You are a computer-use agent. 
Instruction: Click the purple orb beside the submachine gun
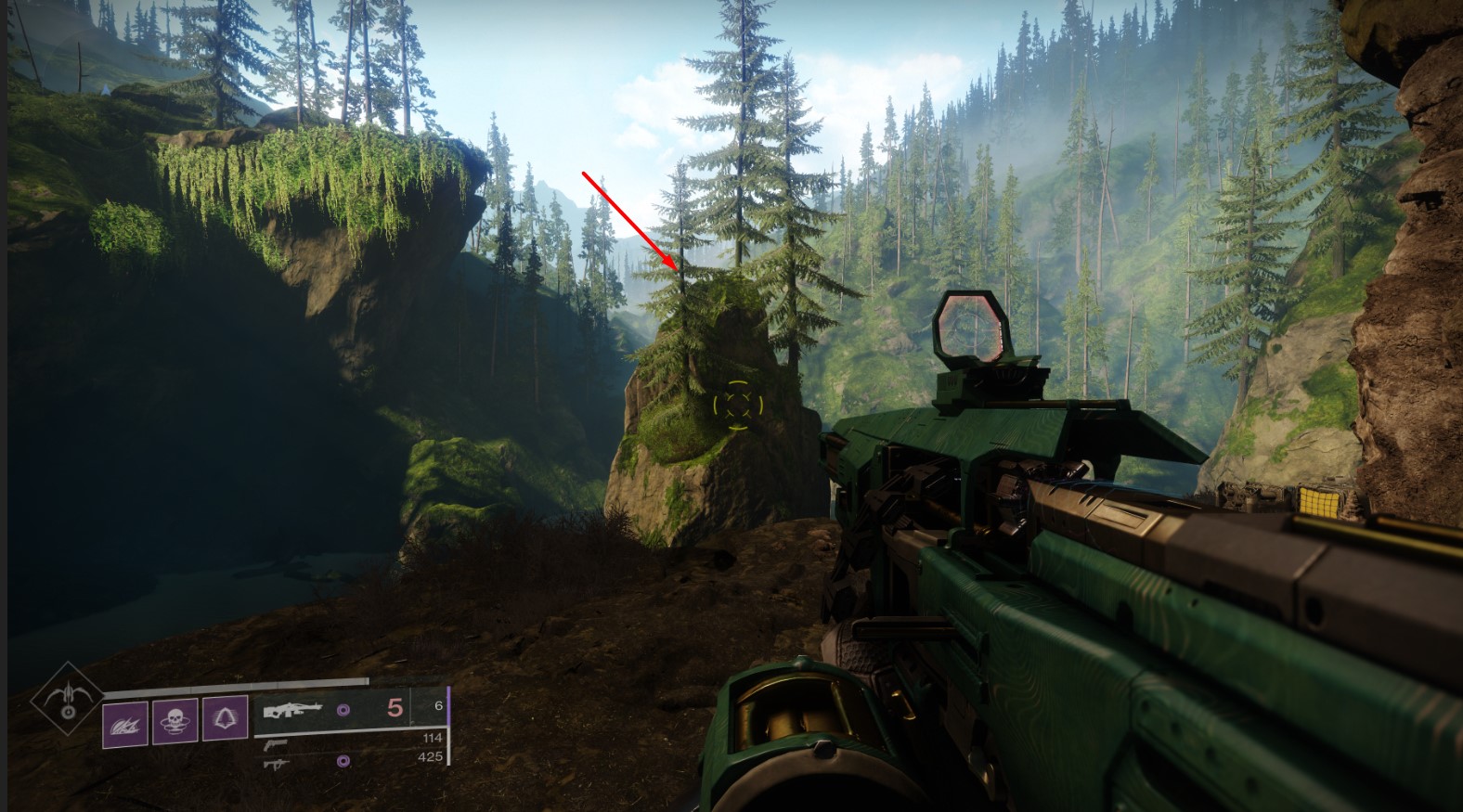point(342,762)
